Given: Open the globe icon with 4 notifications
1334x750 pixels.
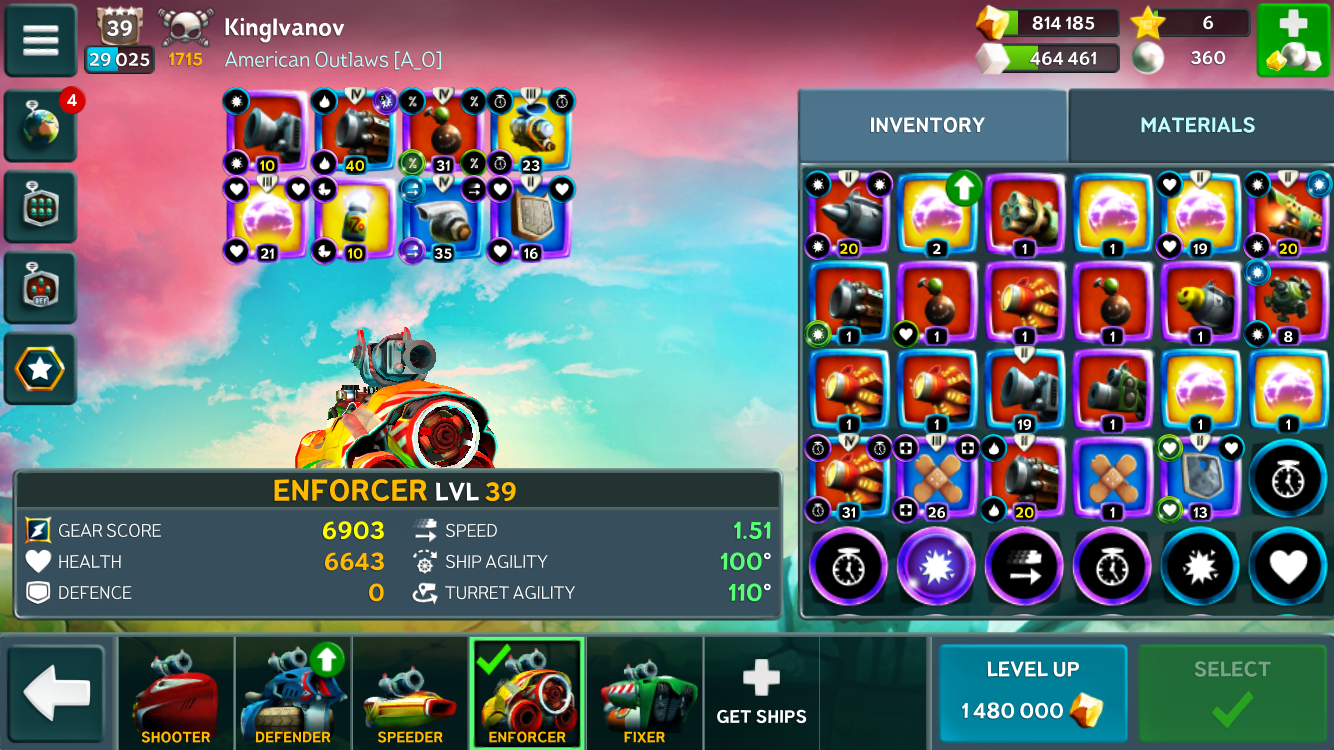Looking at the screenshot, I should (41, 127).
